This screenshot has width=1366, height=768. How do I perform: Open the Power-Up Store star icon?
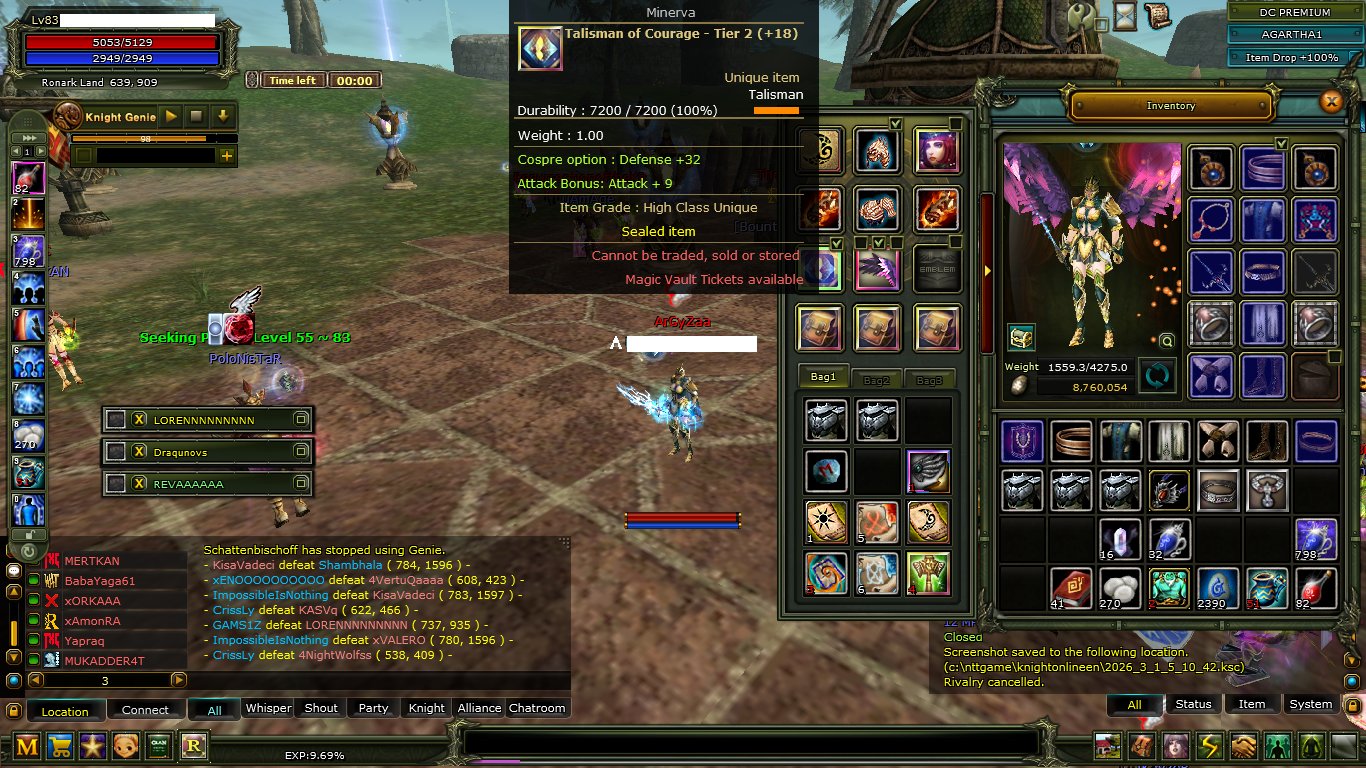pyautogui.click(x=93, y=746)
